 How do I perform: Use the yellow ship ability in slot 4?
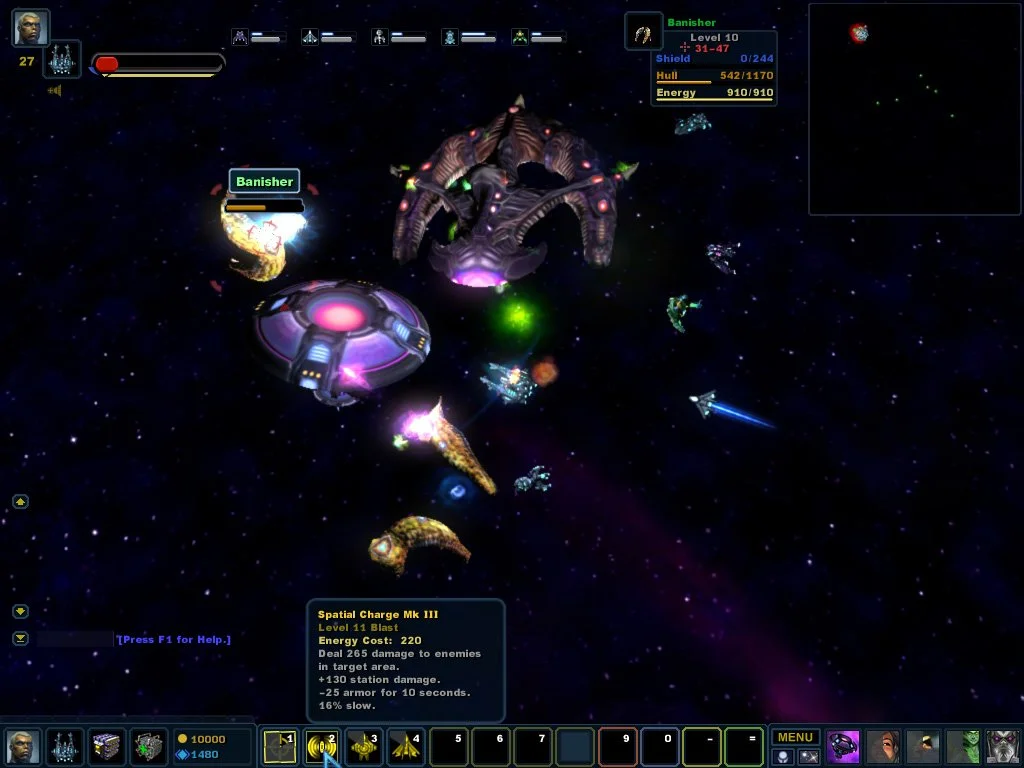click(x=405, y=747)
